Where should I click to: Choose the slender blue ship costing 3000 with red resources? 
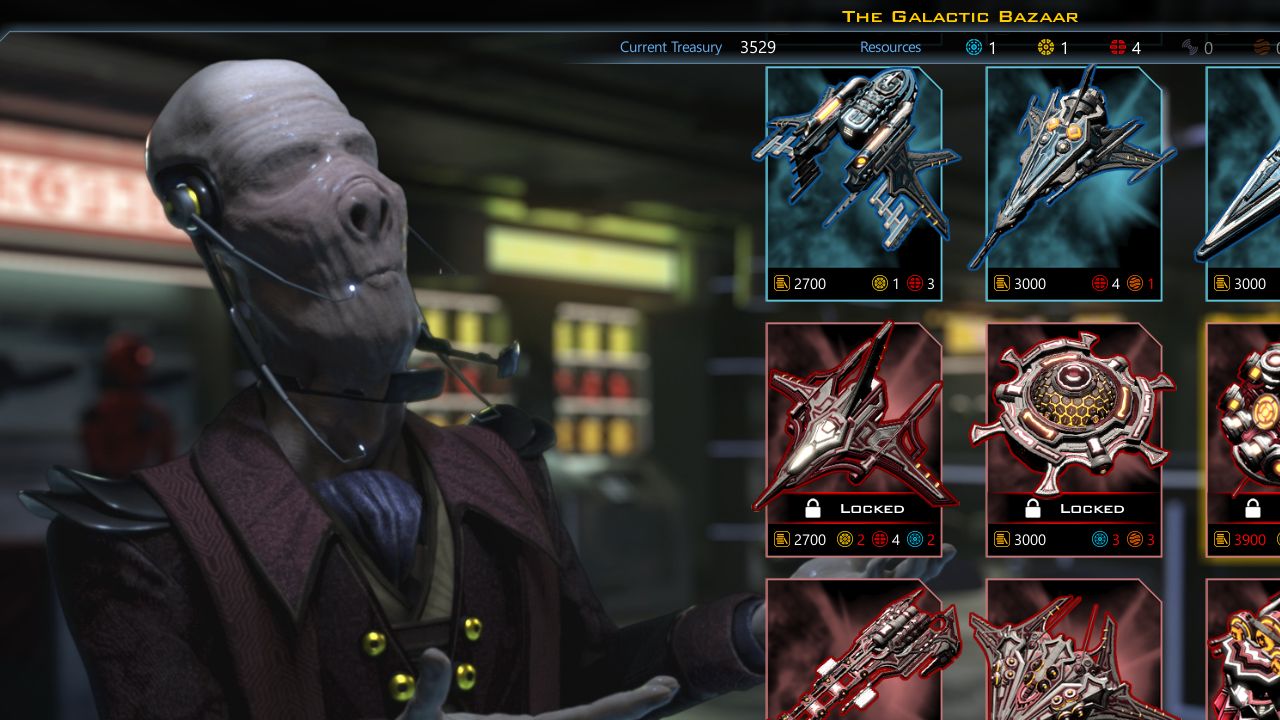tap(1074, 183)
